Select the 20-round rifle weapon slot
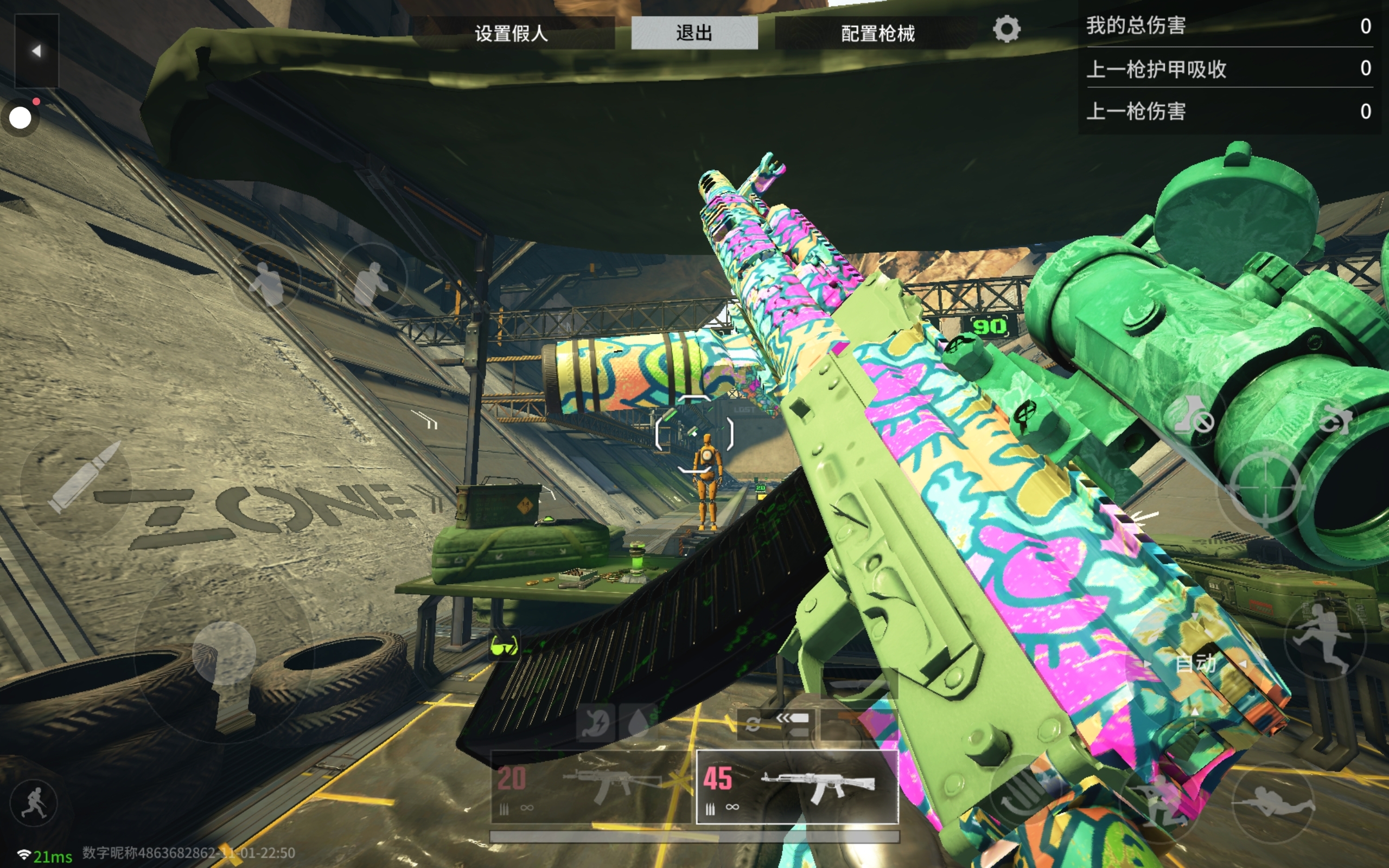This screenshot has height=868, width=1389. click(x=591, y=787)
